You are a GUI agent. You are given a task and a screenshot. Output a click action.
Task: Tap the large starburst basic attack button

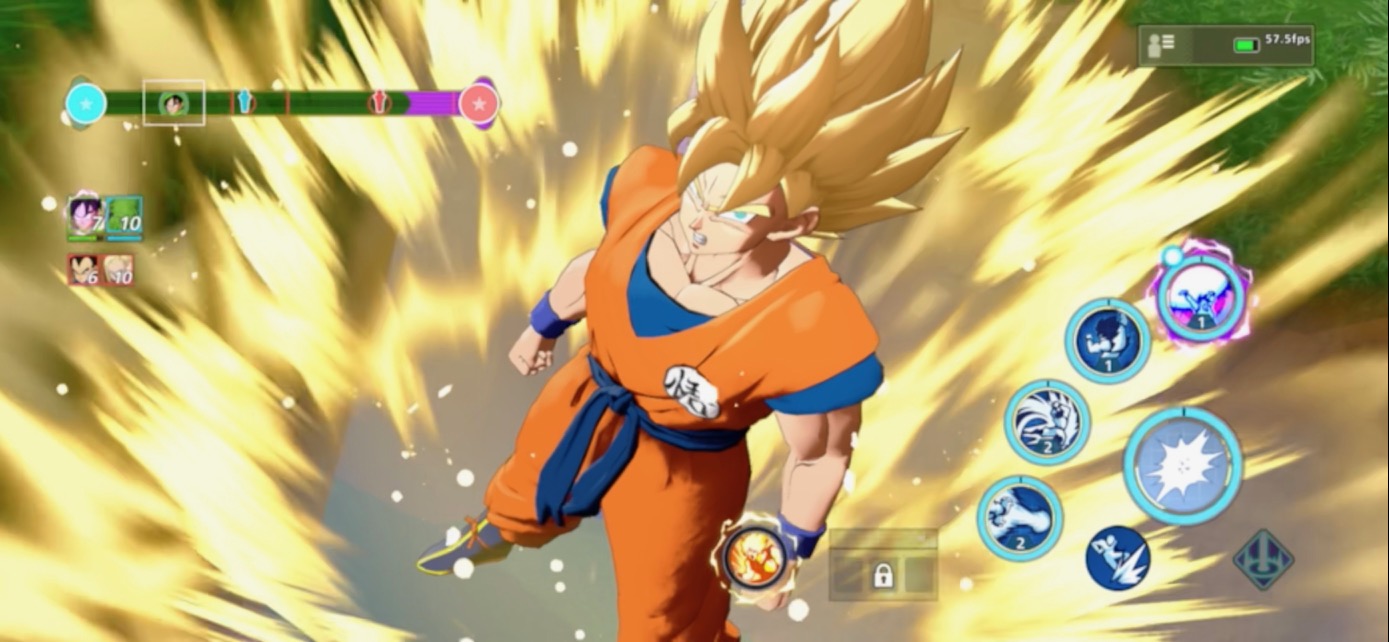tap(1182, 465)
